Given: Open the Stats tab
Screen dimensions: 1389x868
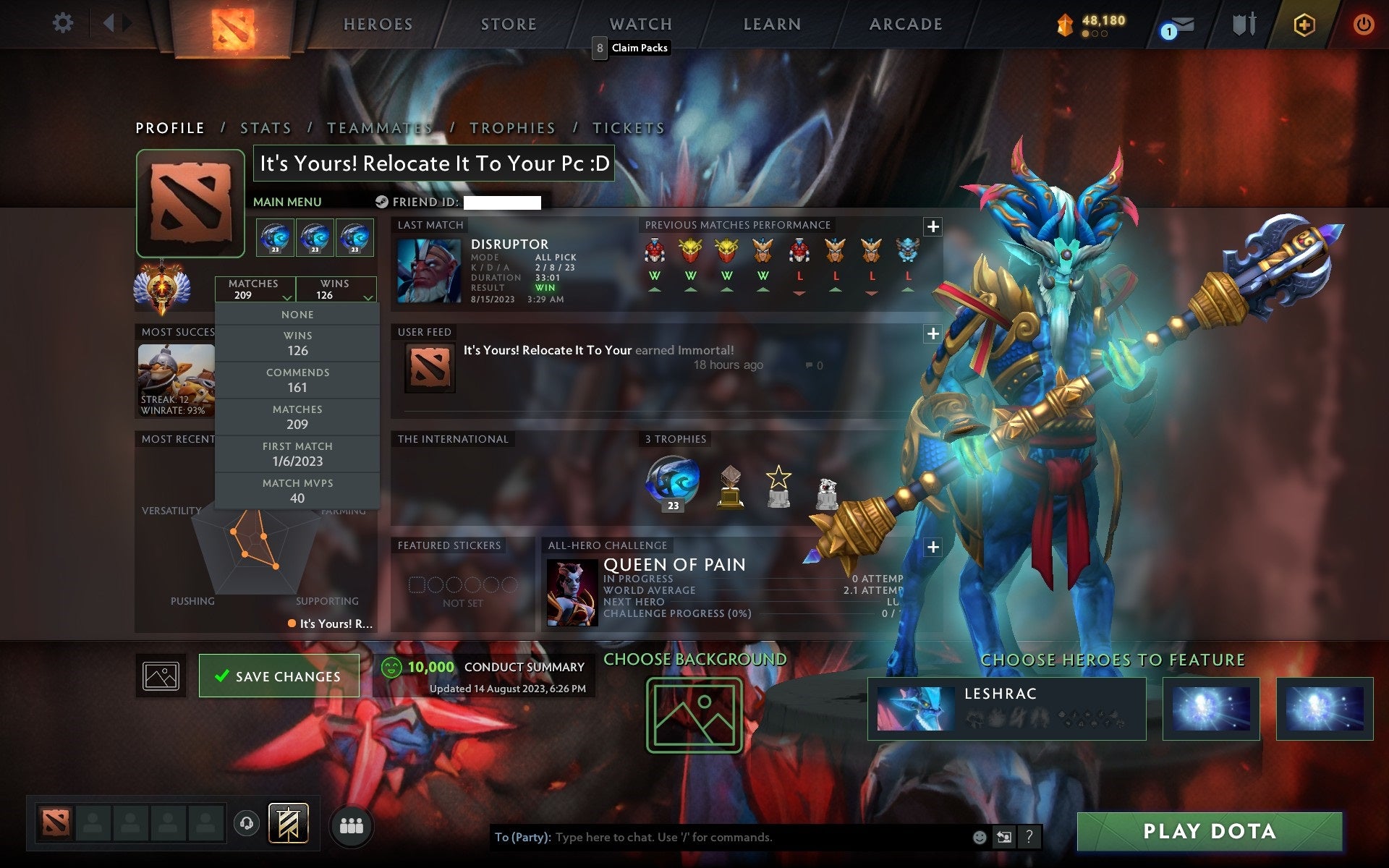Looking at the screenshot, I should (x=266, y=127).
